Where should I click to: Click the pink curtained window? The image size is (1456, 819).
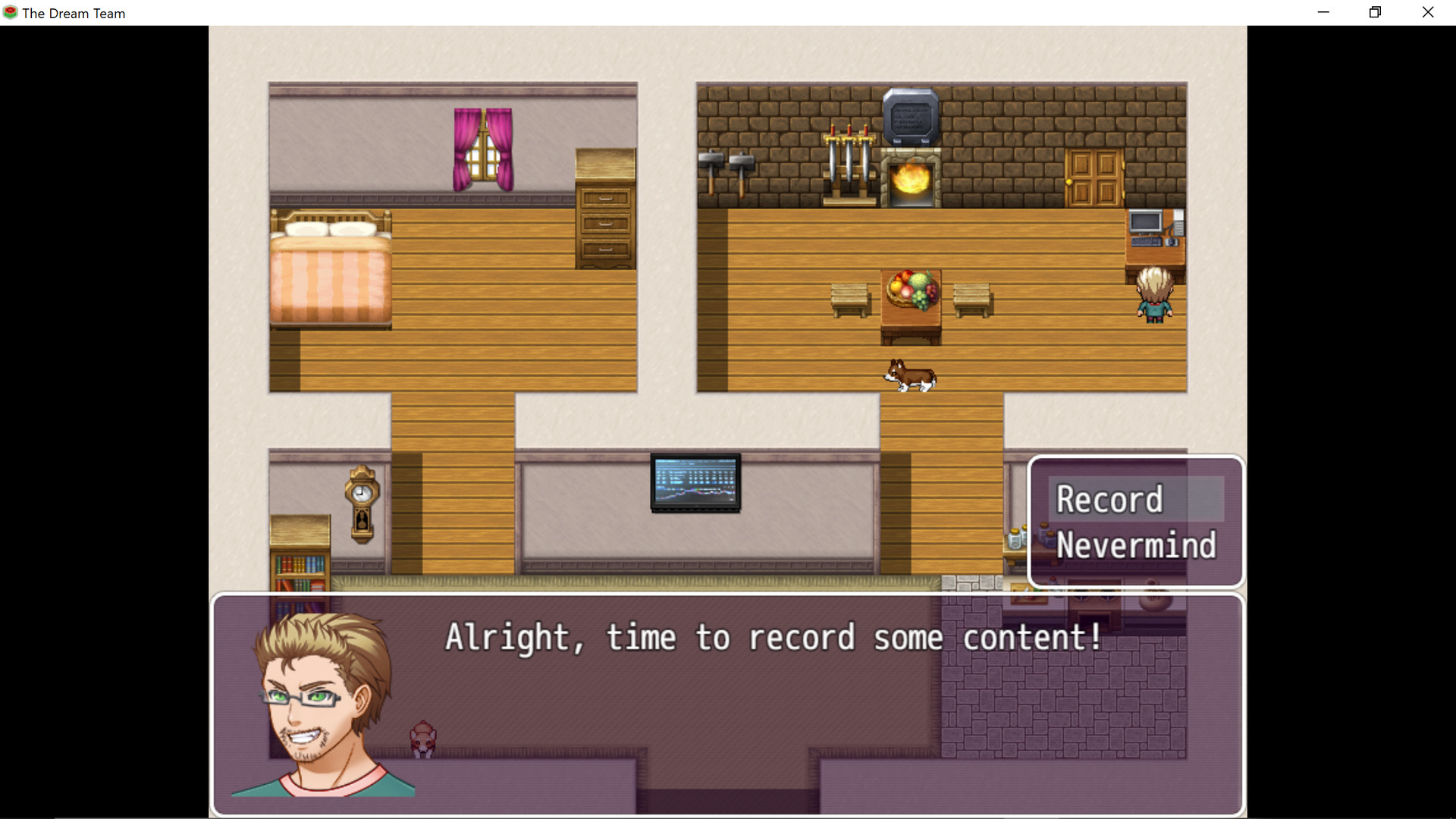pos(483,149)
